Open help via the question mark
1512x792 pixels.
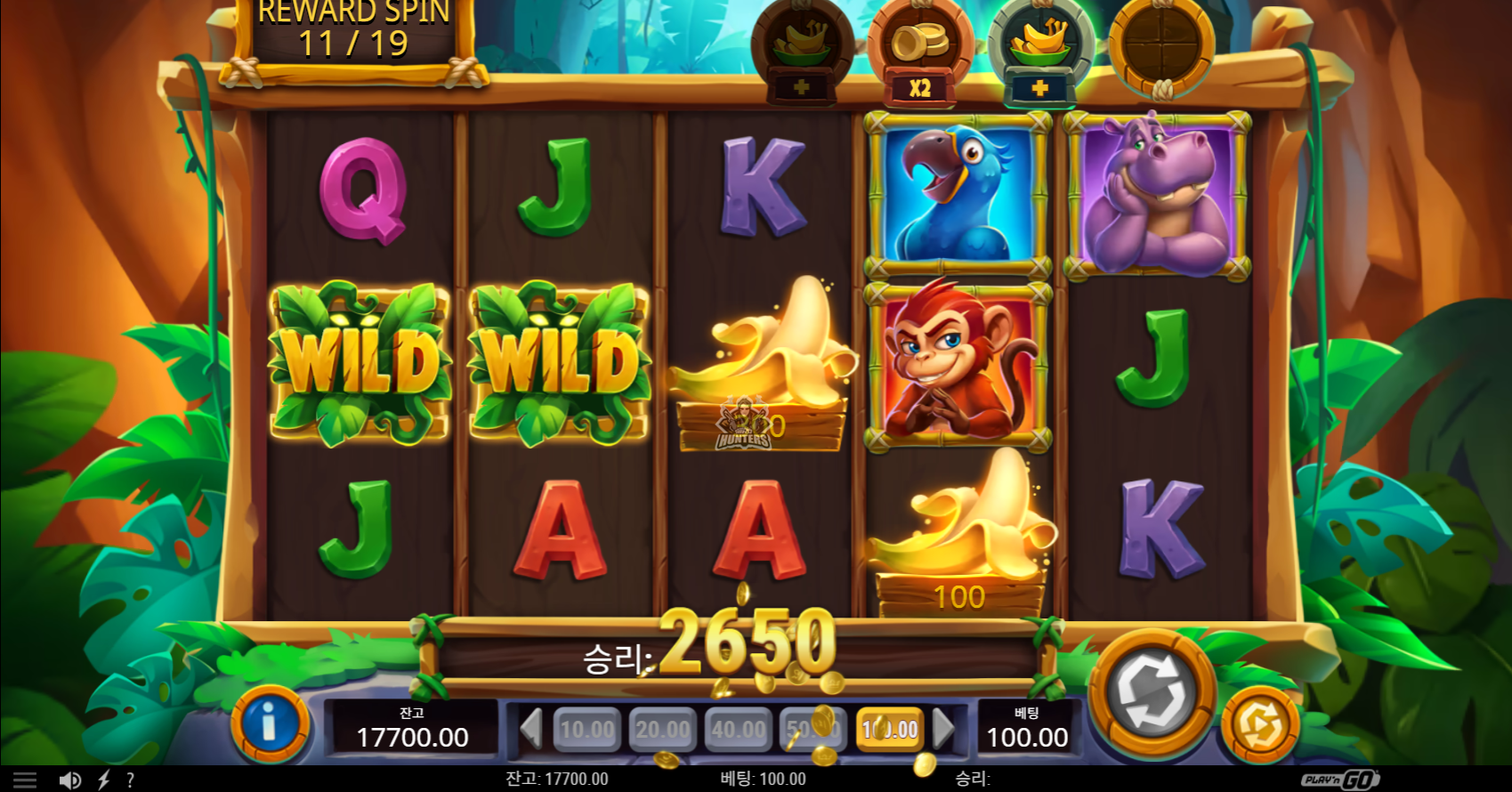[x=130, y=780]
